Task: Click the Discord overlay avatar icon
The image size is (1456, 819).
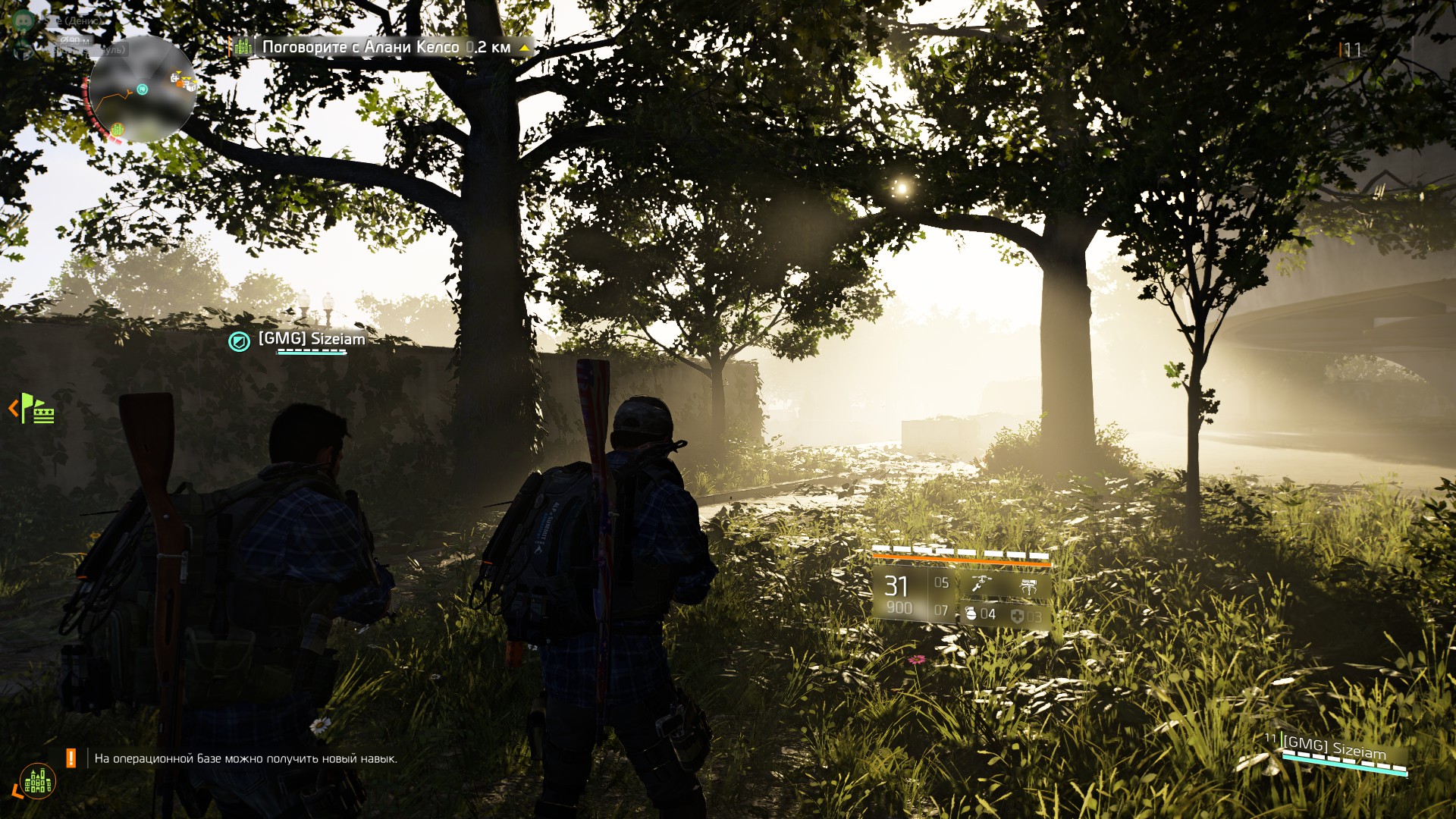Action: pyautogui.click(x=24, y=20)
